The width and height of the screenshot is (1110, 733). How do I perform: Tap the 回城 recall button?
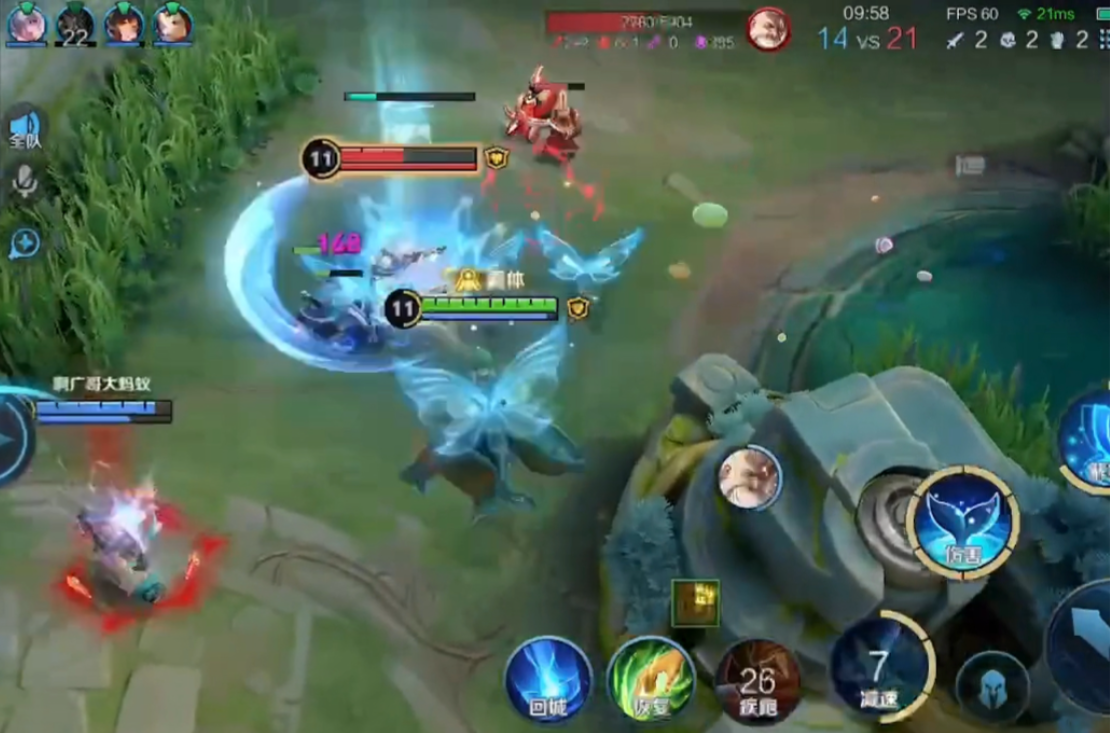(x=548, y=680)
